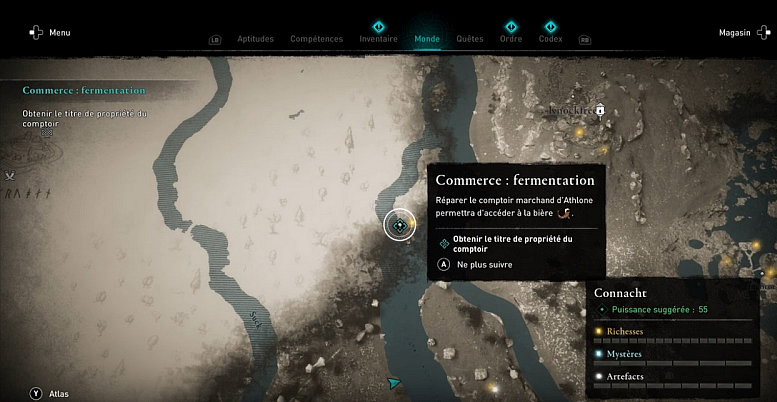This screenshot has width=777, height=402.
Task: Click the Commerce : fermentation tracked quest
Action: [x=84, y=90]
